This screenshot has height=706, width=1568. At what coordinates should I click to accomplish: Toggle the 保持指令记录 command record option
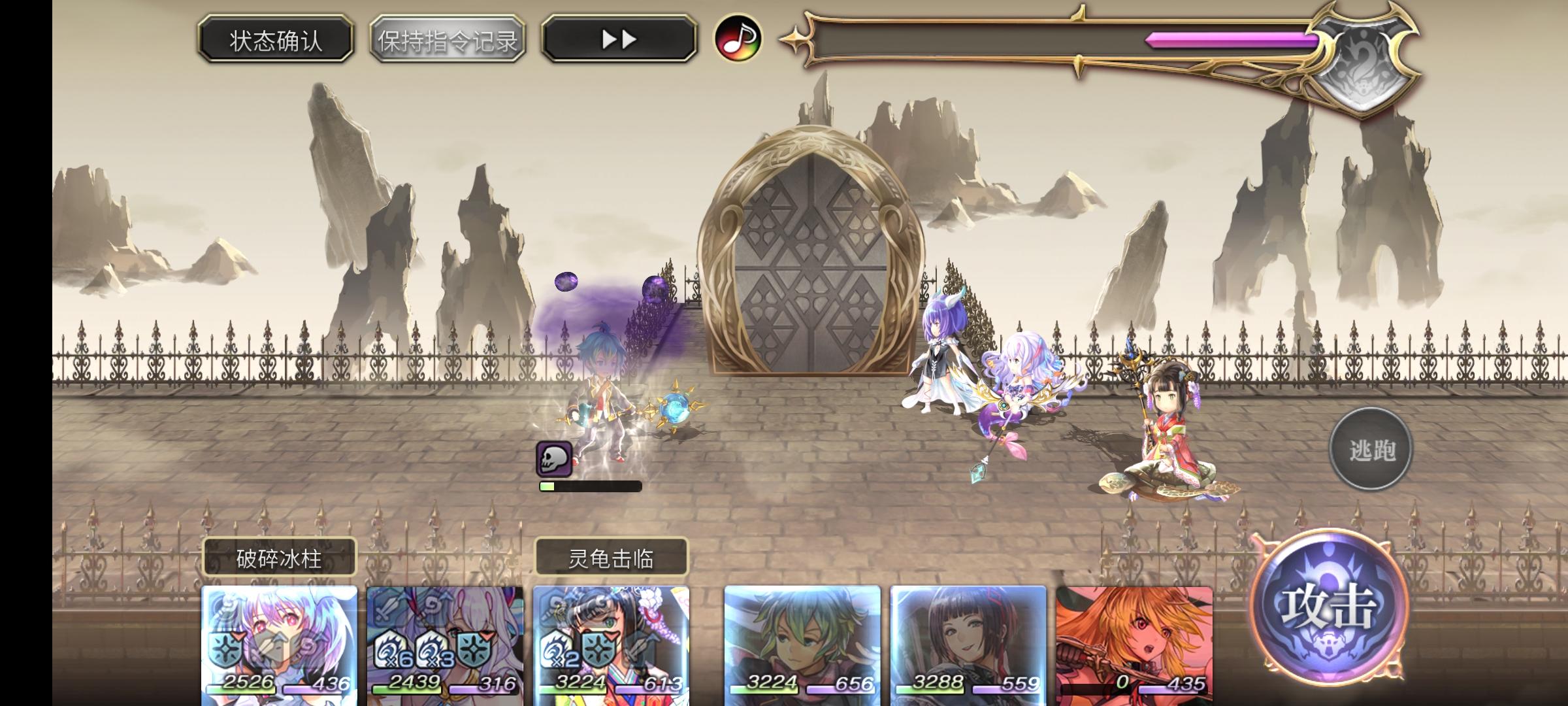448,41
